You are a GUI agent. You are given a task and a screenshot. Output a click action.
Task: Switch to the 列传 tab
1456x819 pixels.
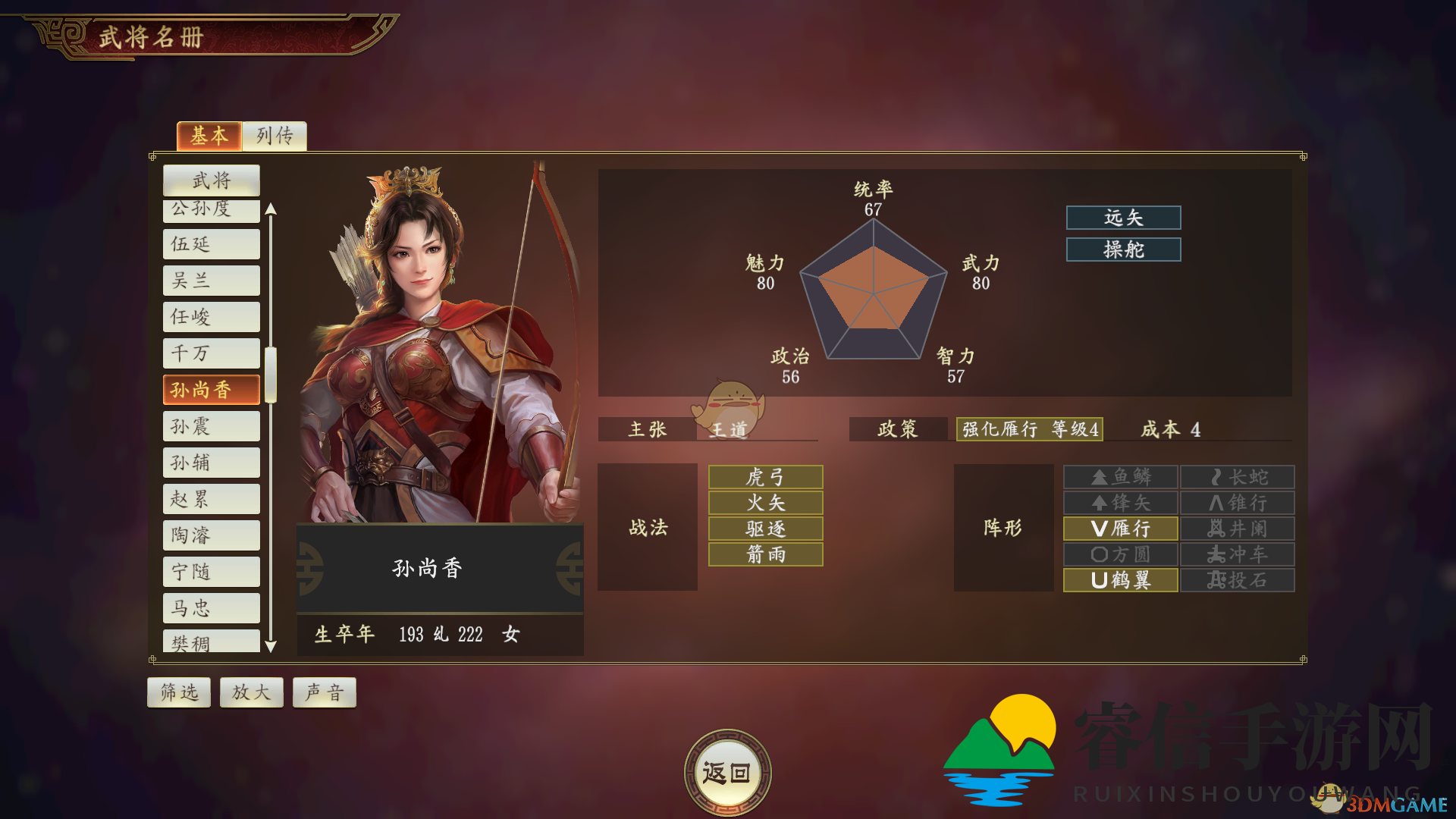pyautogui.click(x=274, y=136)
